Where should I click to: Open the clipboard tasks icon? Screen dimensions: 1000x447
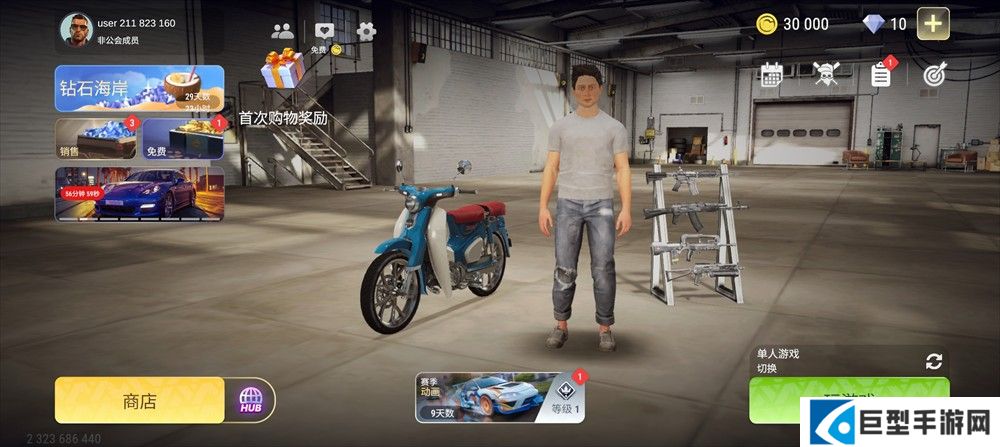[x=881, y=74]
